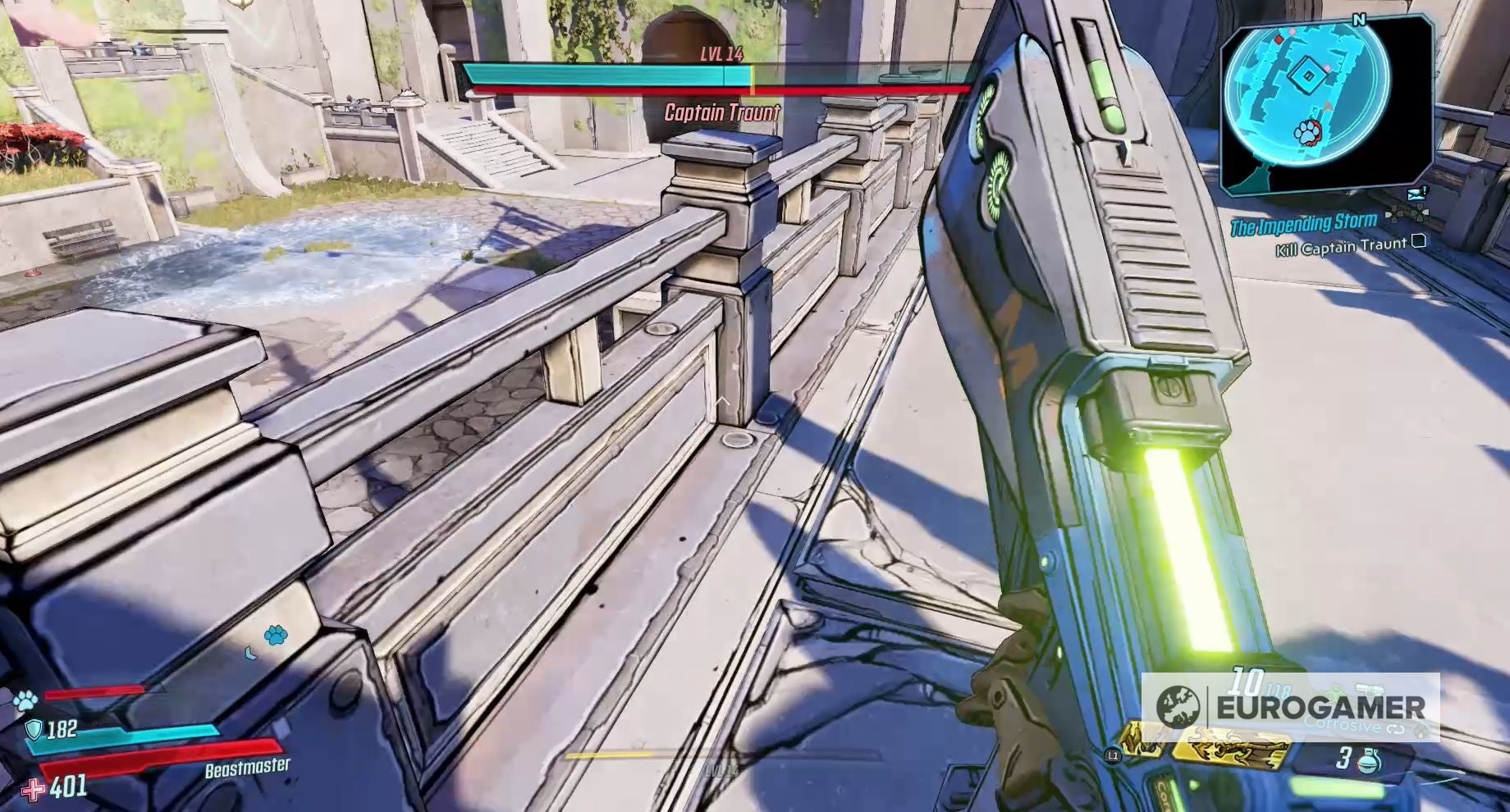Select the shield icon next to 182
Screen dimensions: 1510x812
(33, 730)
